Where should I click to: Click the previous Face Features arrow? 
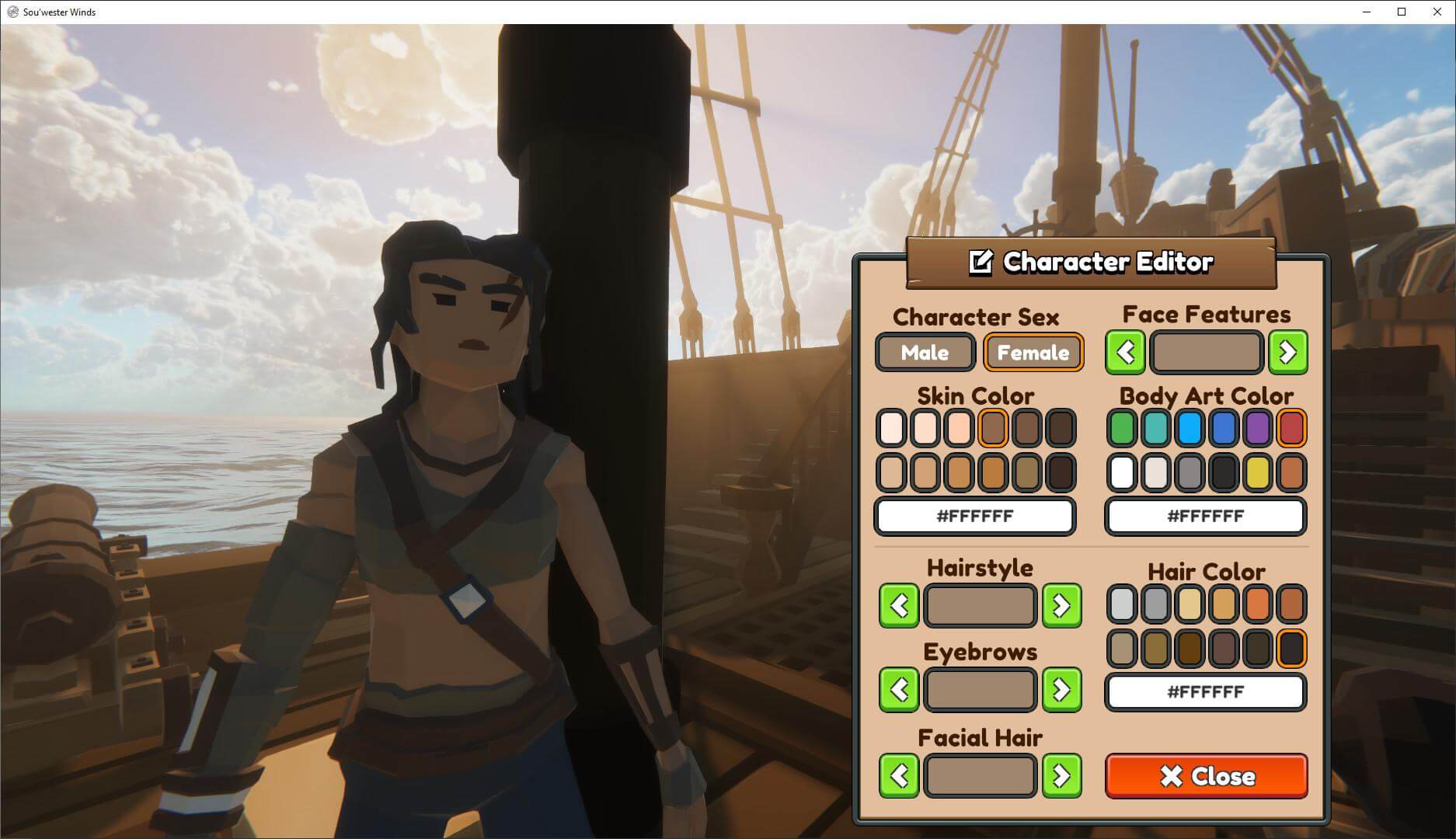(1125, 353)
